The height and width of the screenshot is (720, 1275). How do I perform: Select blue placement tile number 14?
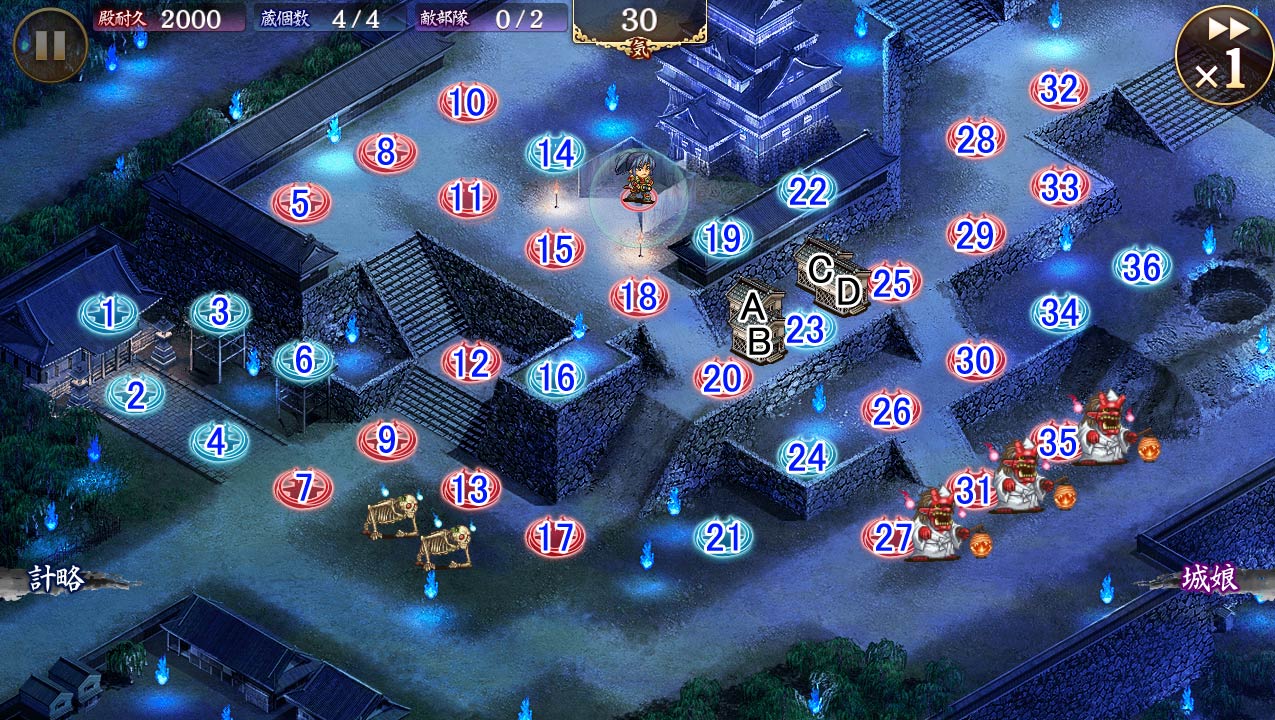click(x=556, y=153)
